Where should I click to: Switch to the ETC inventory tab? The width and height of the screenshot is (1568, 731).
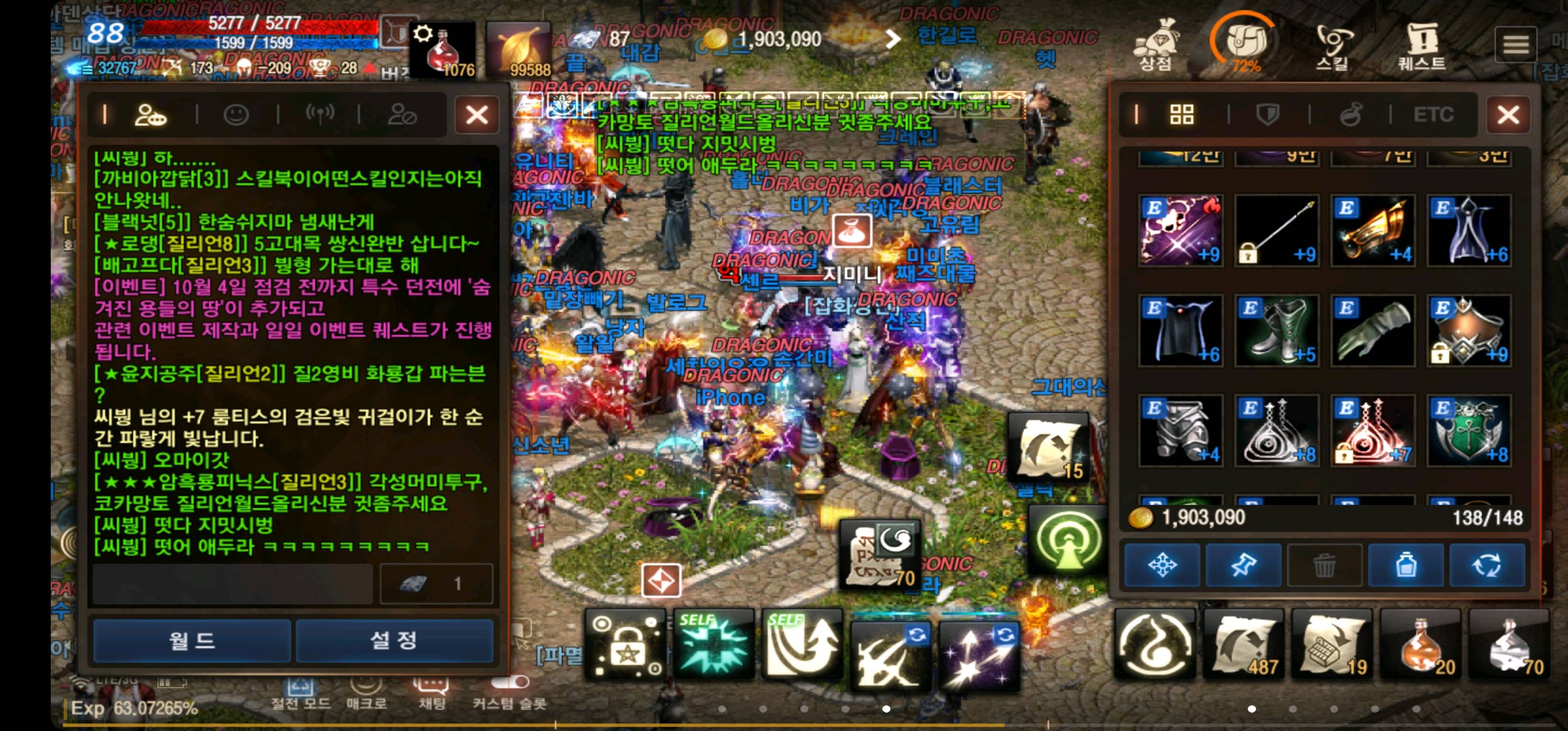(x=1433, y=114)
